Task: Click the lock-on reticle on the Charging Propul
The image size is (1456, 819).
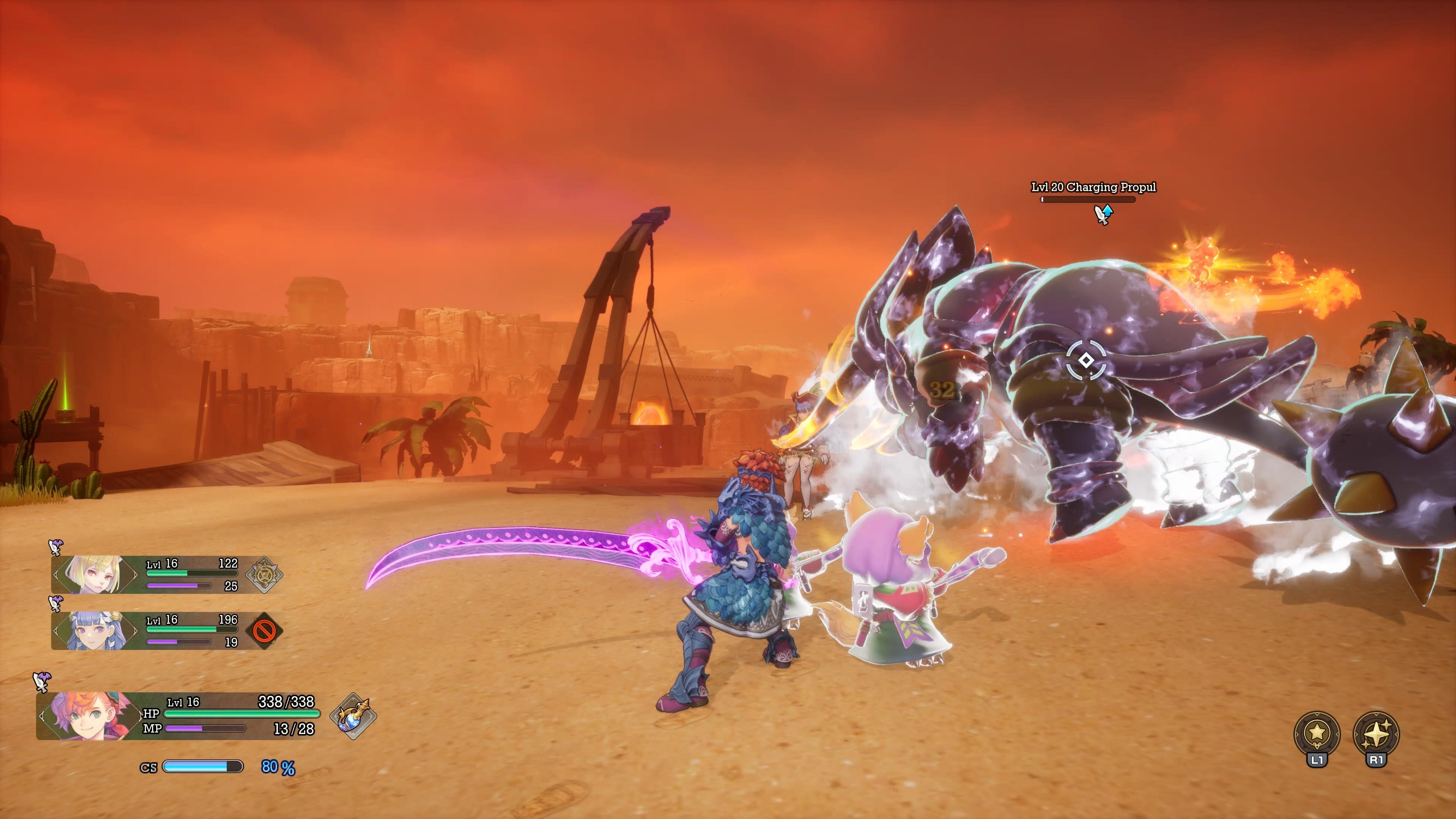Action: click(x=1086, y=360)
